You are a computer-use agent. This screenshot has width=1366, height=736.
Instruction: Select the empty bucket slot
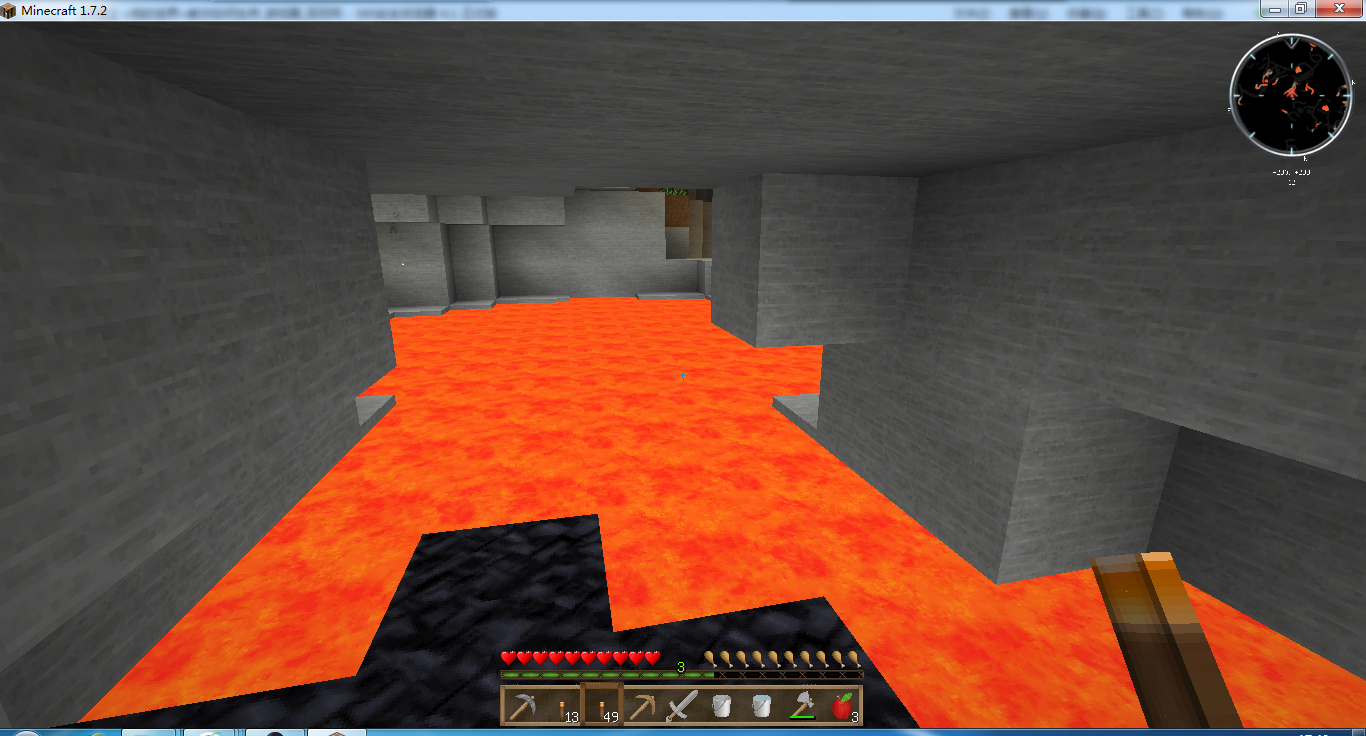pyautogui.click(x=722, y=706)
